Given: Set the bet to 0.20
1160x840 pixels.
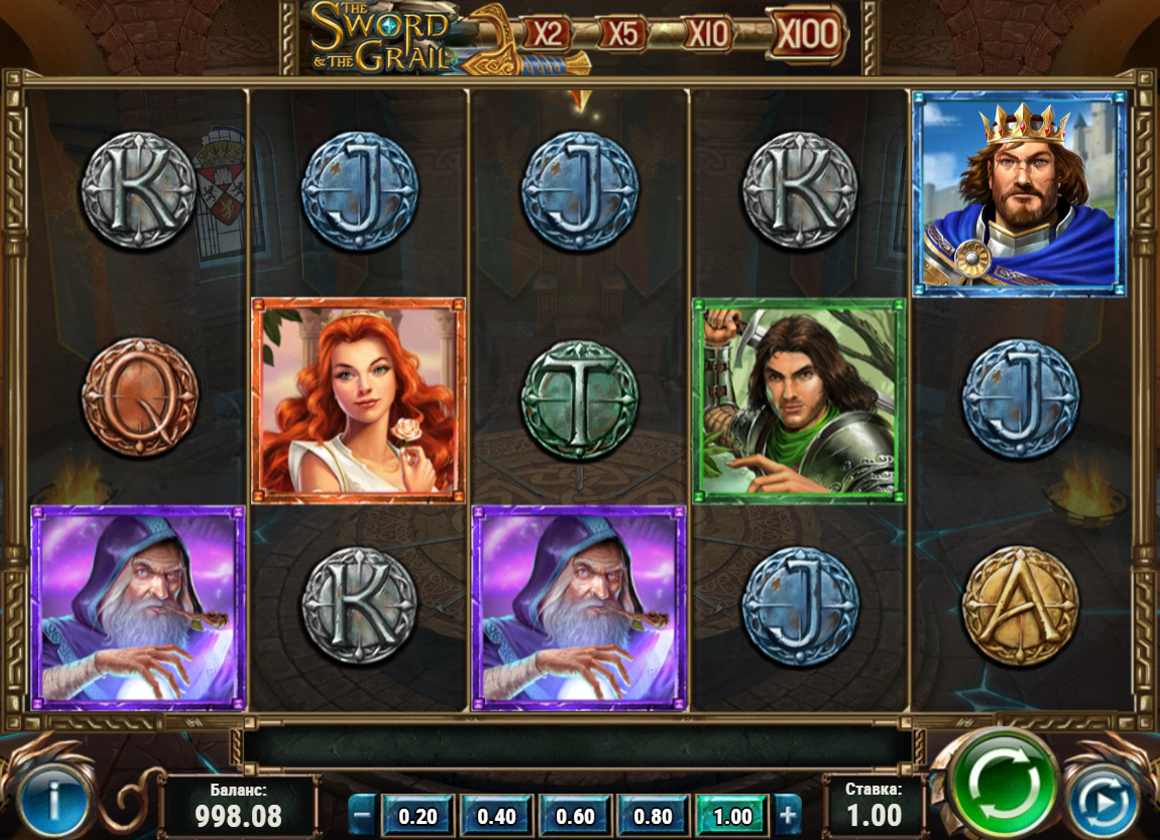Looking at the screenshot, I should pyautogui.click(x=417, y=815).
